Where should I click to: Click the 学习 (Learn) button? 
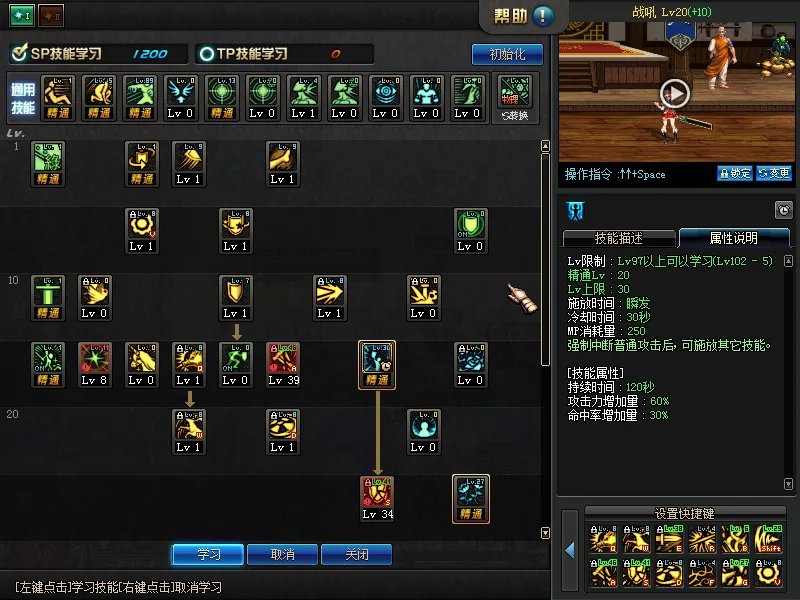pyautogui.click(x=209, y=554)
